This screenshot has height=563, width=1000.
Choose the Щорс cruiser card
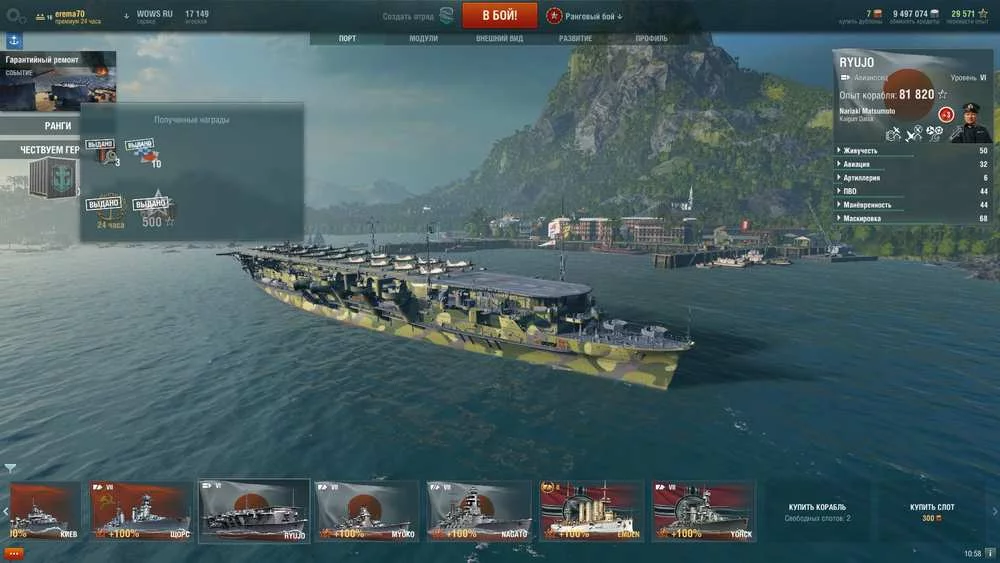point(142,510)
